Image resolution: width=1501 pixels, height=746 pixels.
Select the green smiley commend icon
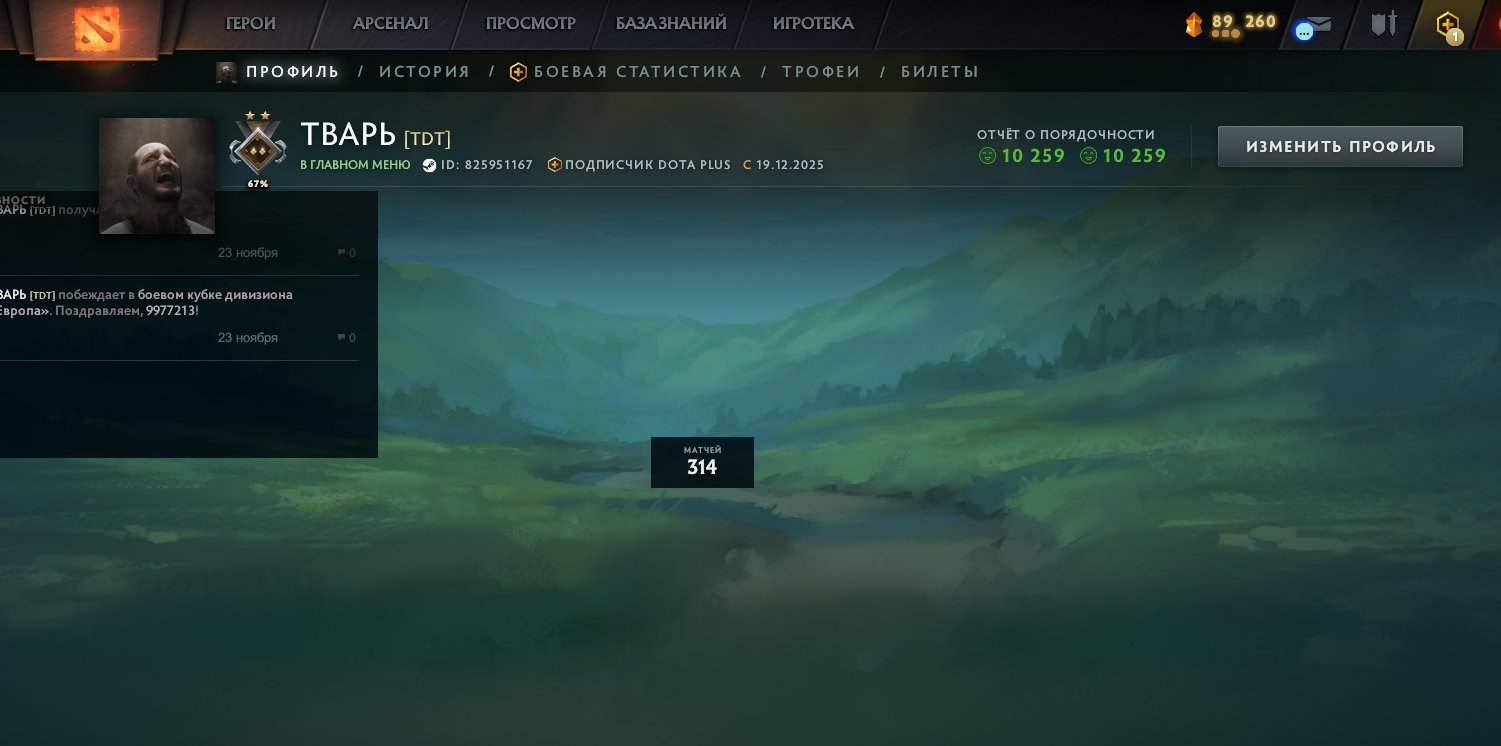click(988, 156)
